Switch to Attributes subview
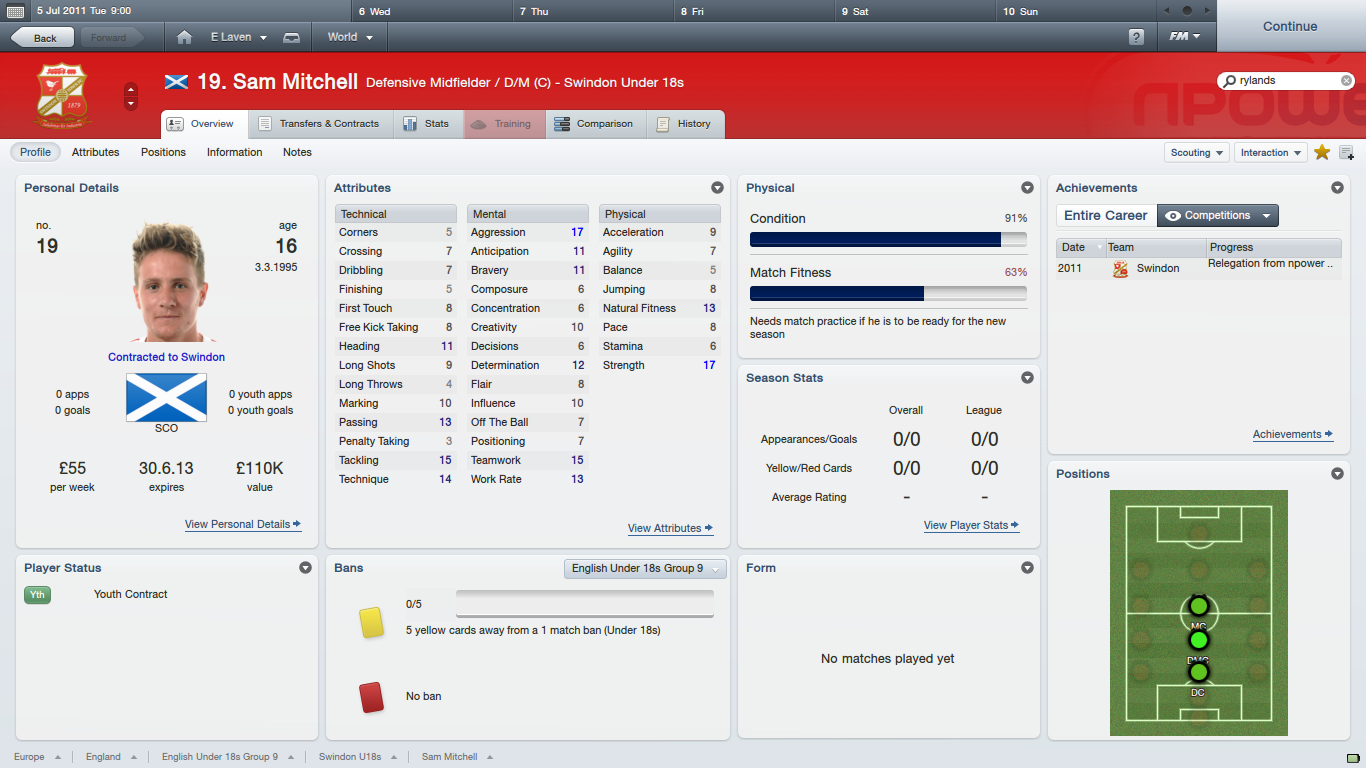Viewport: 1366px width, 768px height. [x=95, y=152]
